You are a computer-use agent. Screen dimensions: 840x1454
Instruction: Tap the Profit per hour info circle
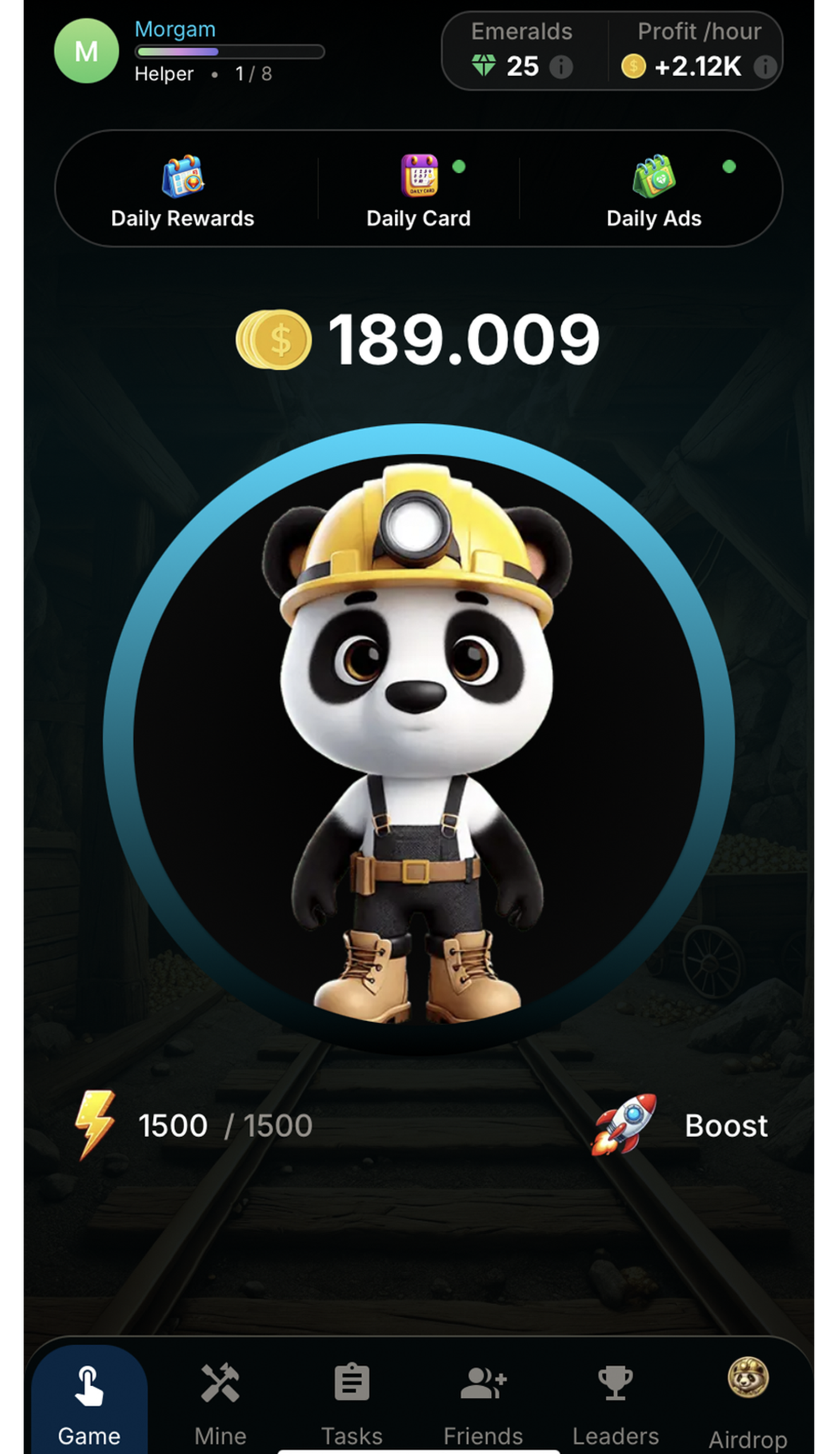(x=764, y=67)
